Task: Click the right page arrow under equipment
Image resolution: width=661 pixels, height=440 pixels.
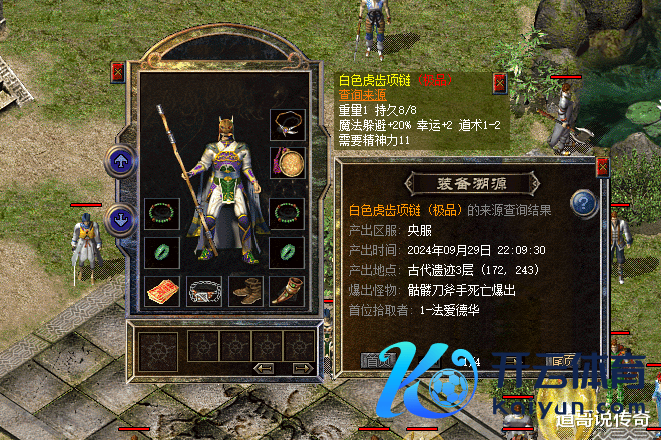Action: tap(298, 369)
